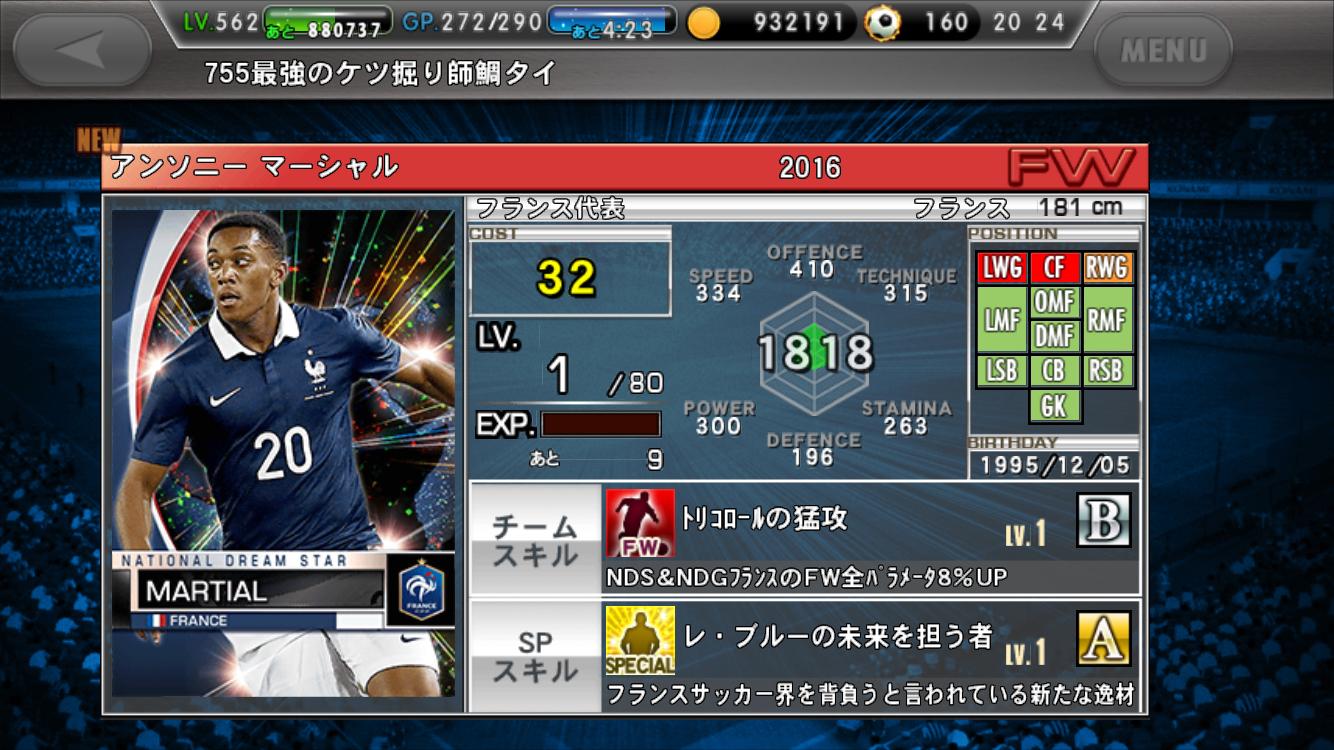1334x750 pixels.
Task: Tap the gold SPECIAL skill icon
Action: tap(639, 640)
